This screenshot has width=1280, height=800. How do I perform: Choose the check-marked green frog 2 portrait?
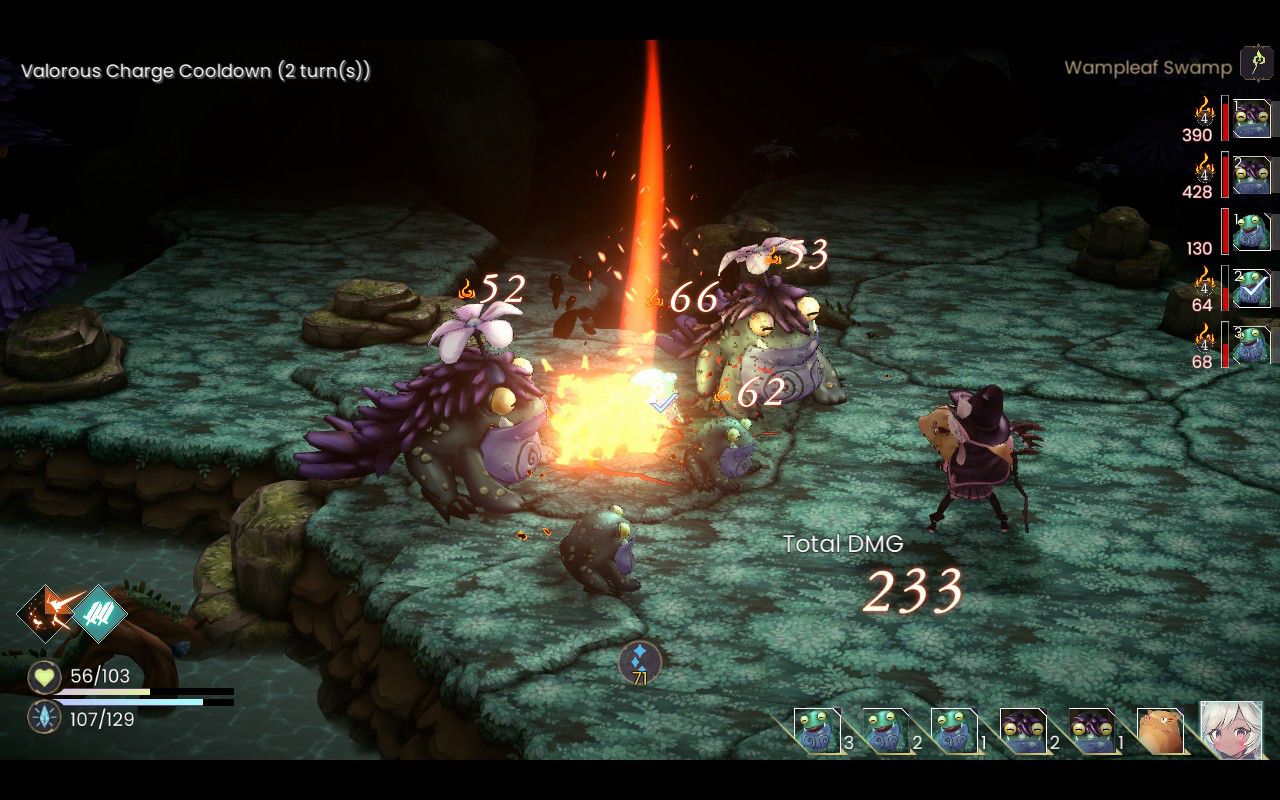[1251, 288]
